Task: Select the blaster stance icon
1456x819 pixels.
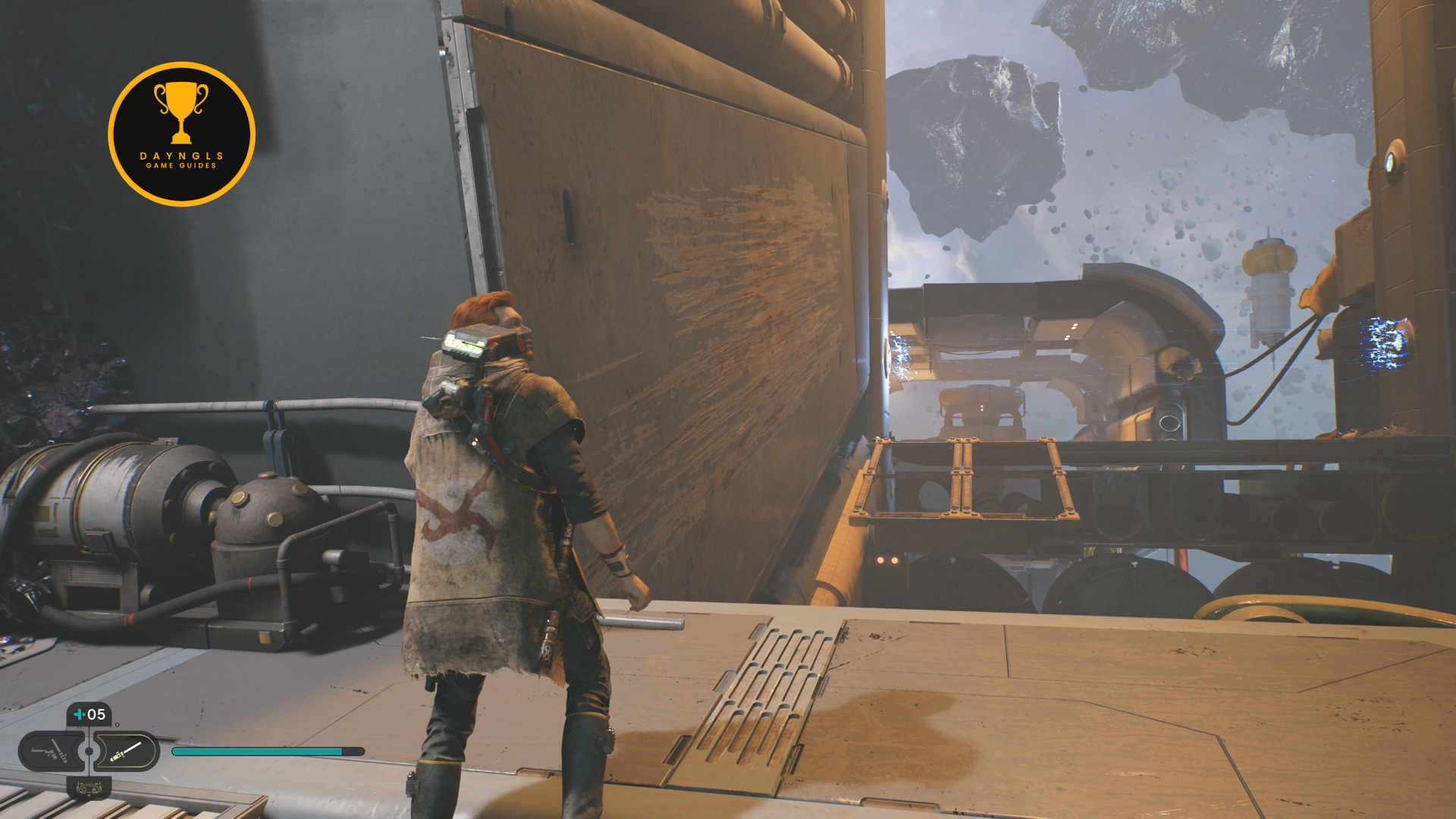Action: click(x=50, y=752)
